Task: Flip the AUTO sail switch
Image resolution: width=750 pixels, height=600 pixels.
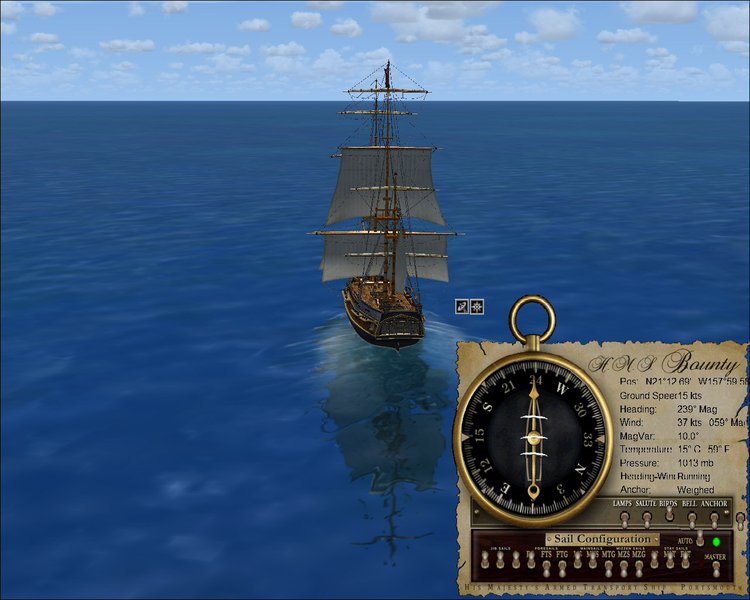Action: click(700, 541)
